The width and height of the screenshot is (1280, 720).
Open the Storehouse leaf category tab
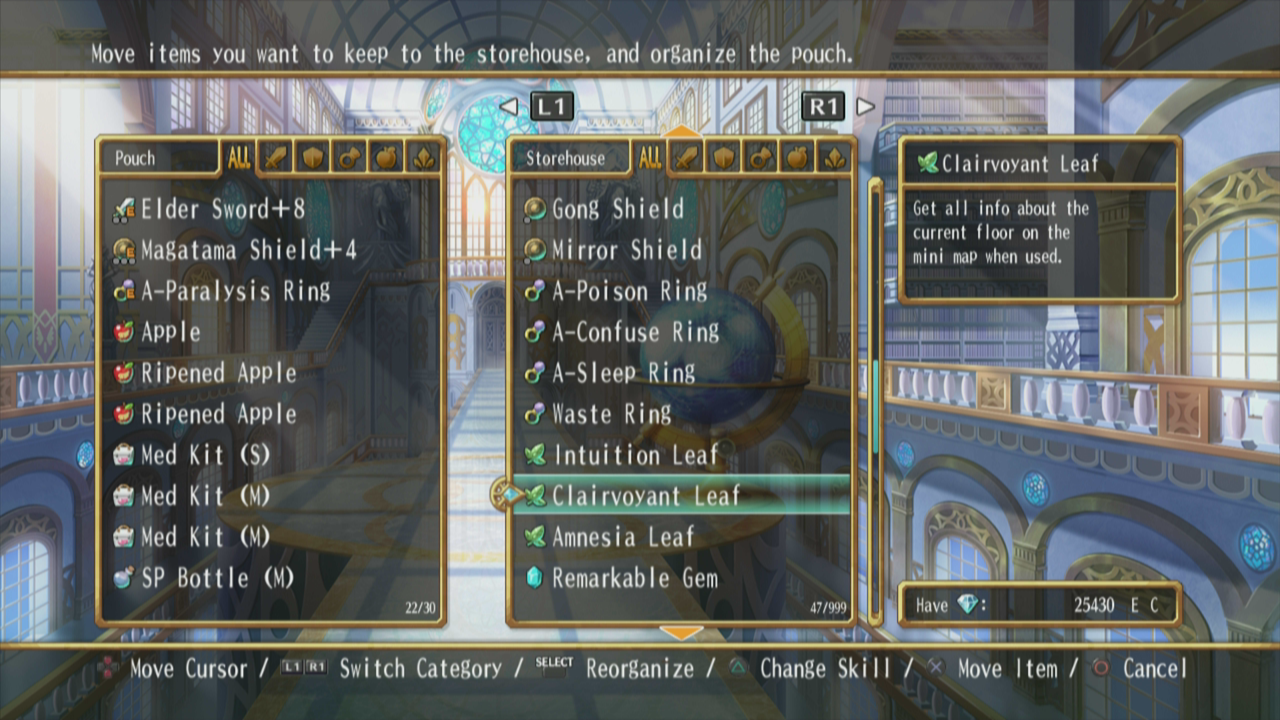coord(833,158)
